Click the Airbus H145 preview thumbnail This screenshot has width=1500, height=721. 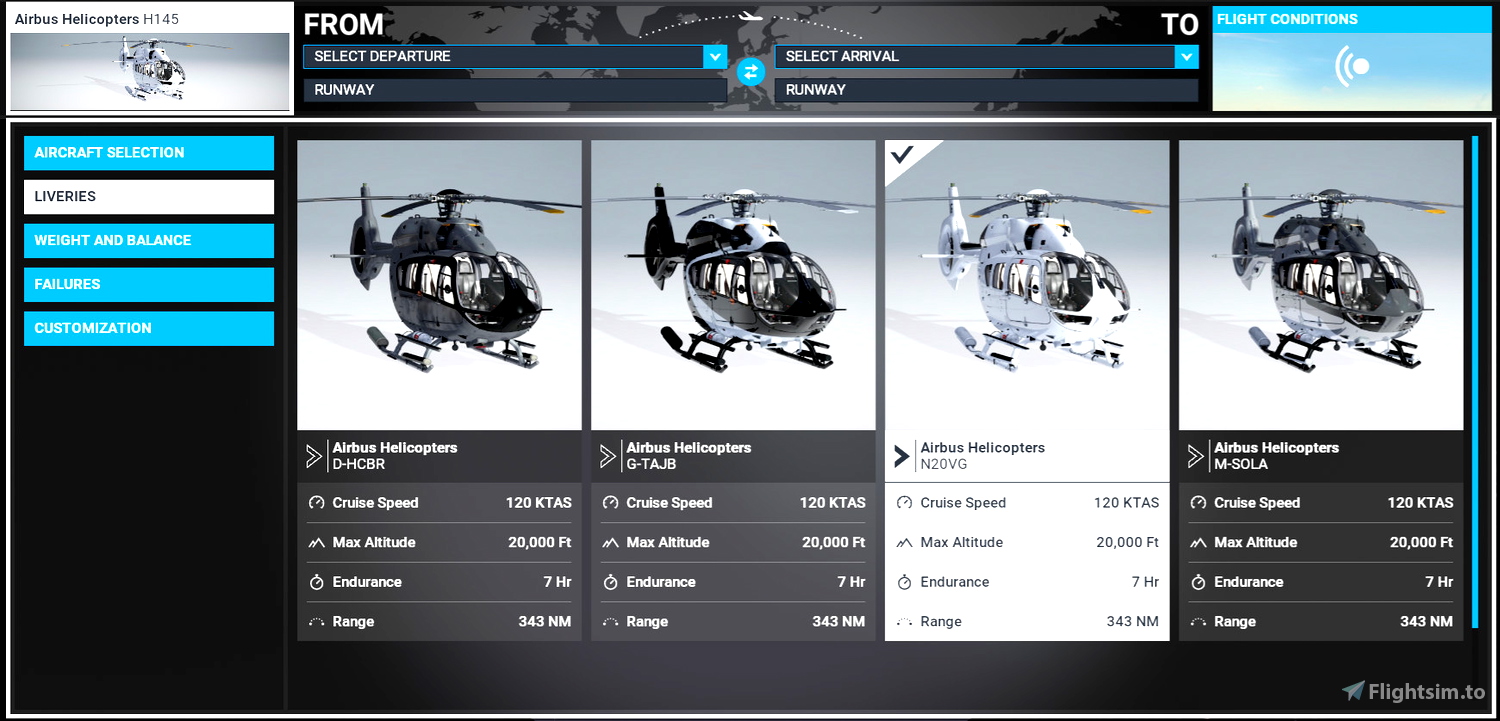[x=149, y=70]
